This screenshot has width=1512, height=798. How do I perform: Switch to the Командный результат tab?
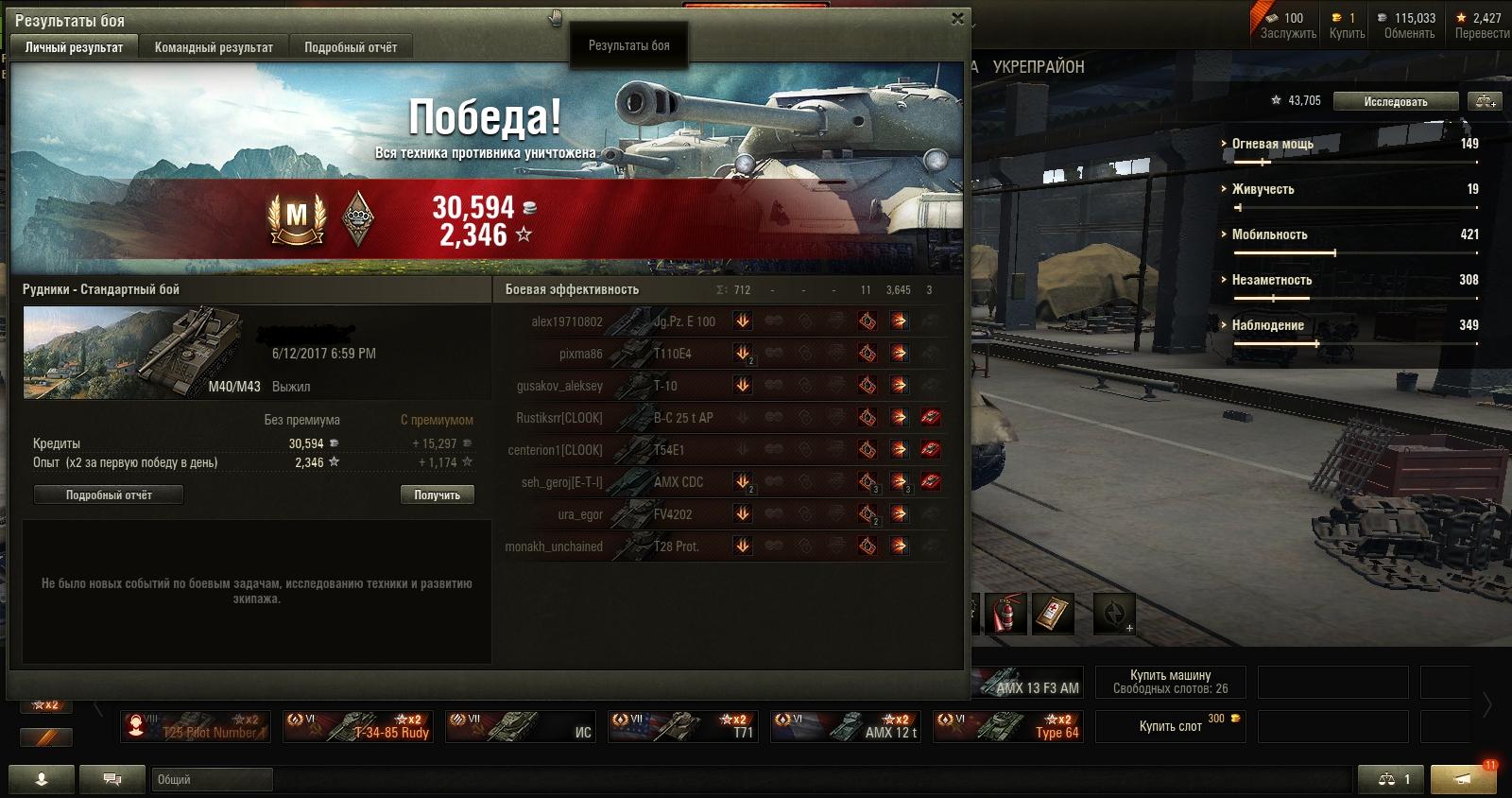click(x=214, y=47)
